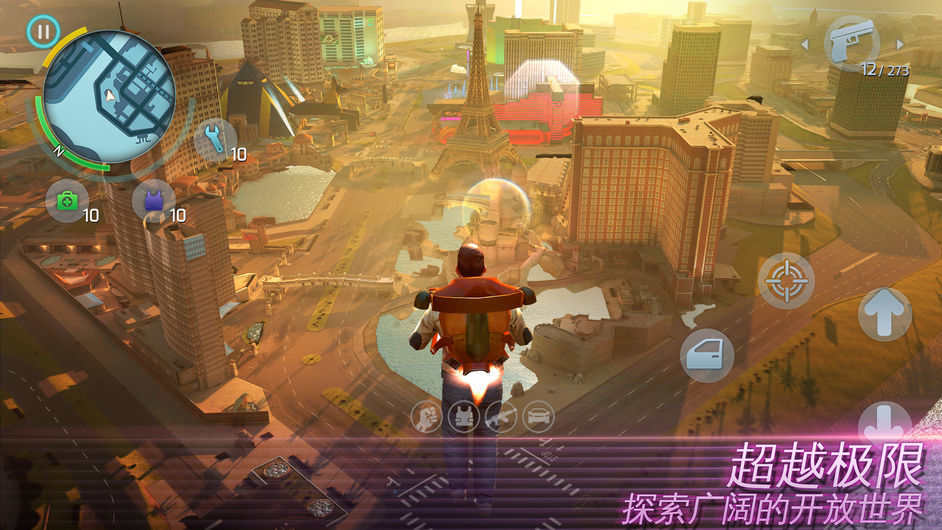Pause the game with the pause button

[42, 32]
